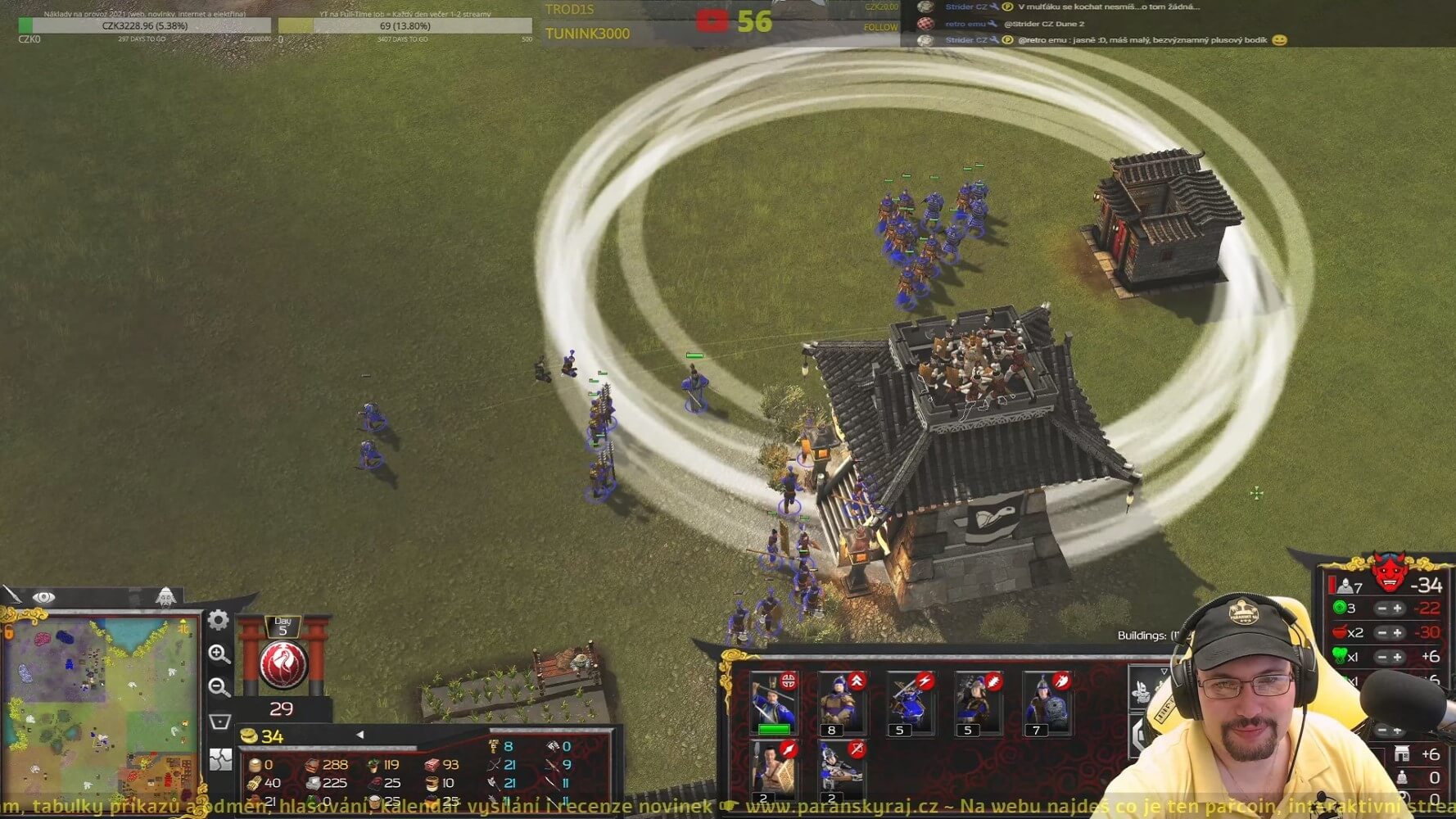This screenshot has height=819, width=1456.
Task: Open the settings gear on the left sidebar
Action: tap(218, 620)
